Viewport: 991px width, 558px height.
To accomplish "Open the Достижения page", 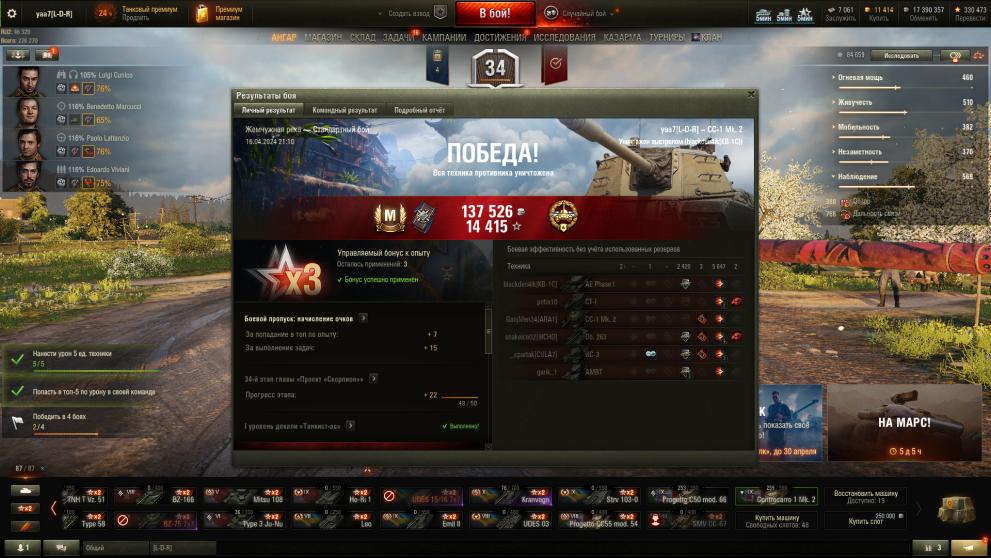I will point(500,38).
